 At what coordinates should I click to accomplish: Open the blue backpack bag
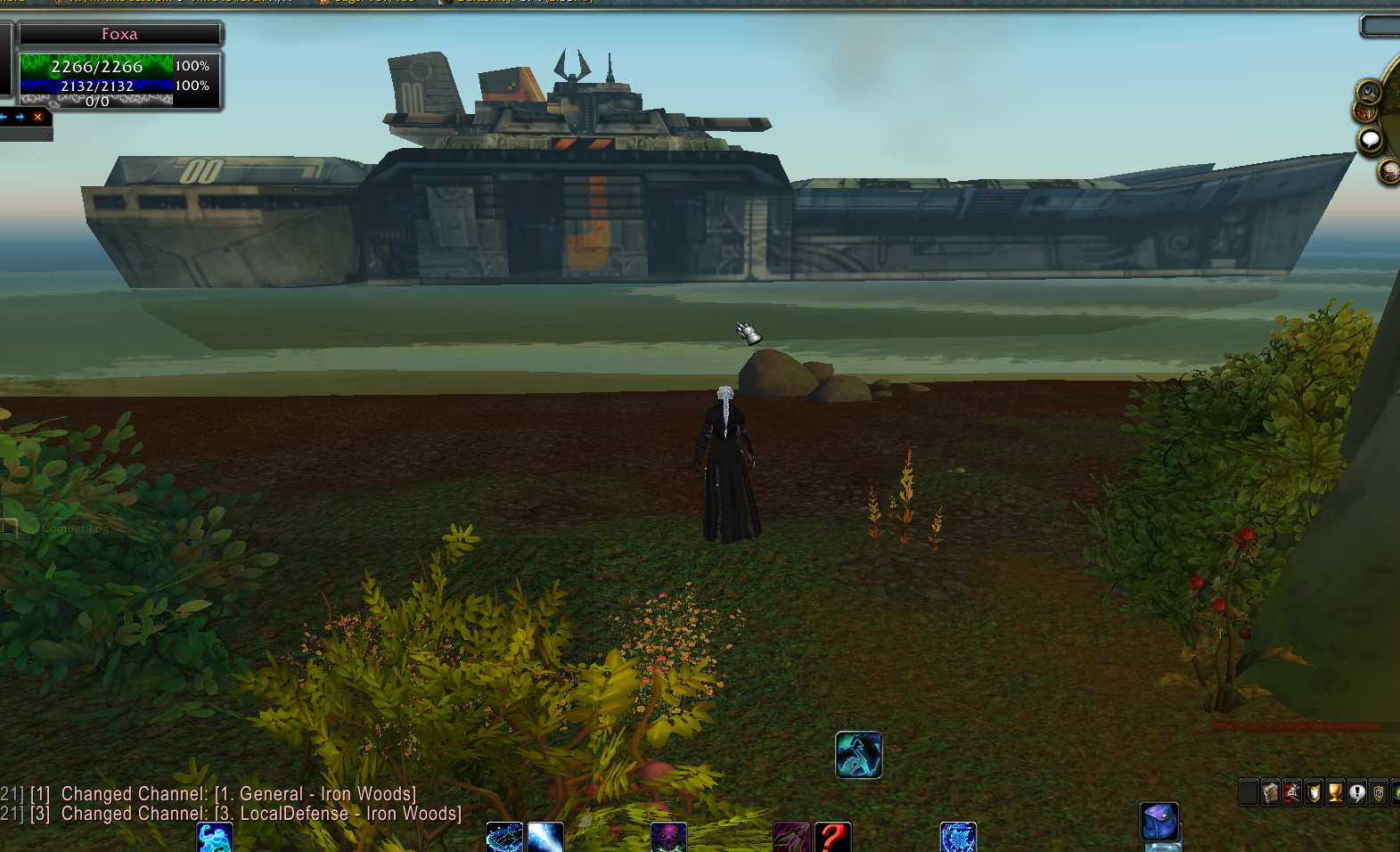click(1159, 821)
